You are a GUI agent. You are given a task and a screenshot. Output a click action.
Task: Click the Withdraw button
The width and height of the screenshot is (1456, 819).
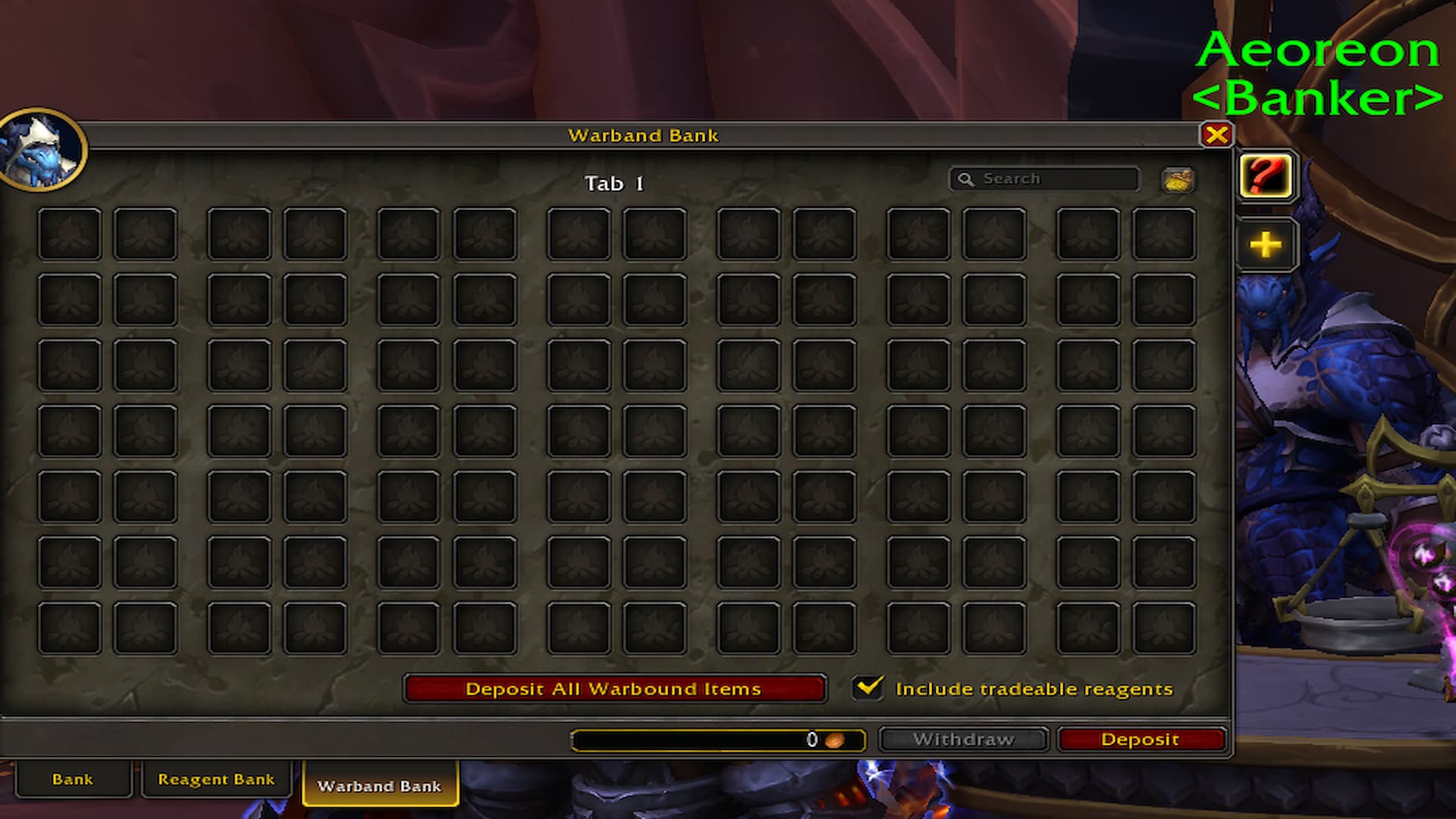pos(963,739)
